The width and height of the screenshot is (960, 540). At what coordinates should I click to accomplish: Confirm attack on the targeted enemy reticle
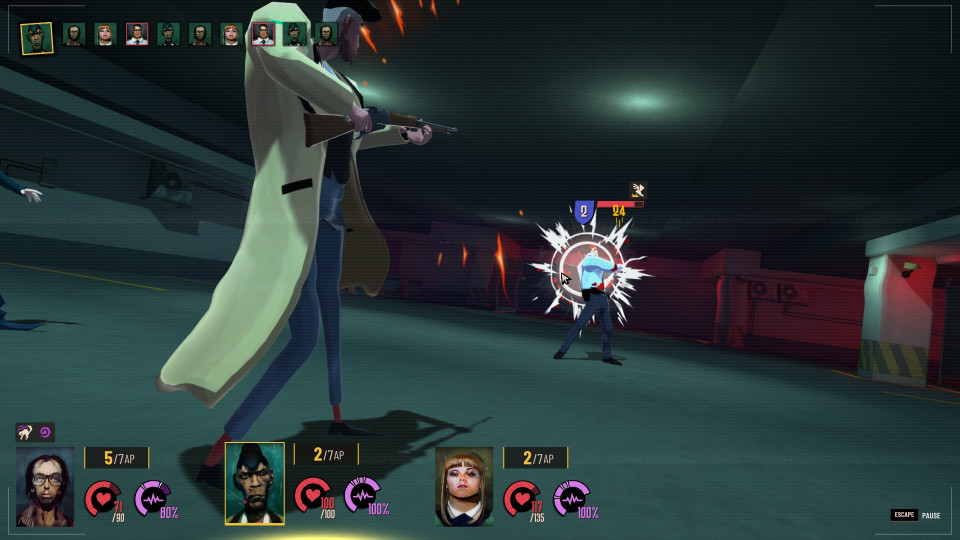(591, 270)
